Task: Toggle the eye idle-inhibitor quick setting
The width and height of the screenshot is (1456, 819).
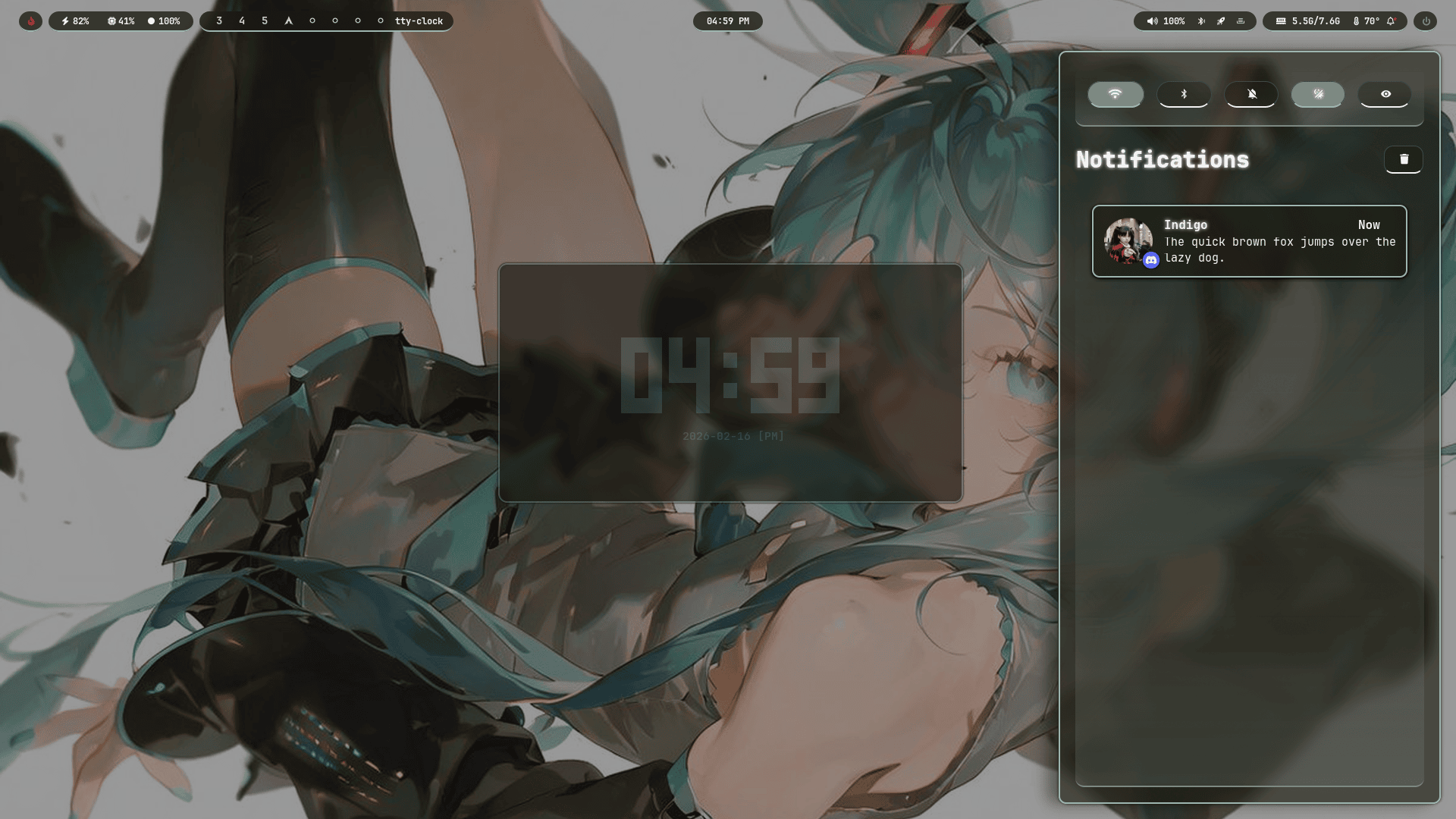Action: click(1385, 94)
